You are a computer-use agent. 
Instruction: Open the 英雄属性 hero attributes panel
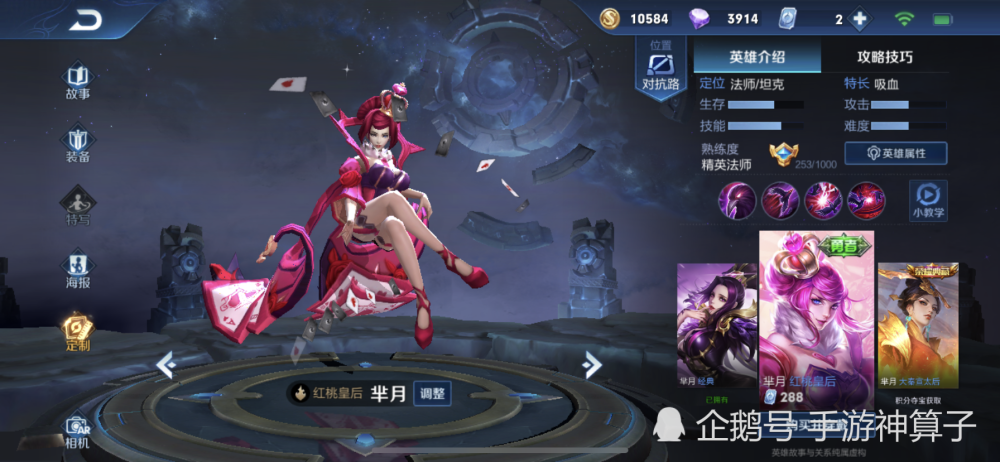(895, 153)
